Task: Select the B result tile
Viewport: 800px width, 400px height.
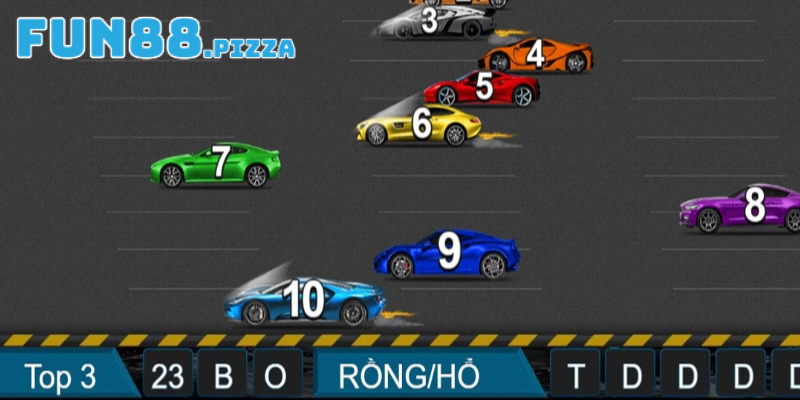Action: click(223, 376)
